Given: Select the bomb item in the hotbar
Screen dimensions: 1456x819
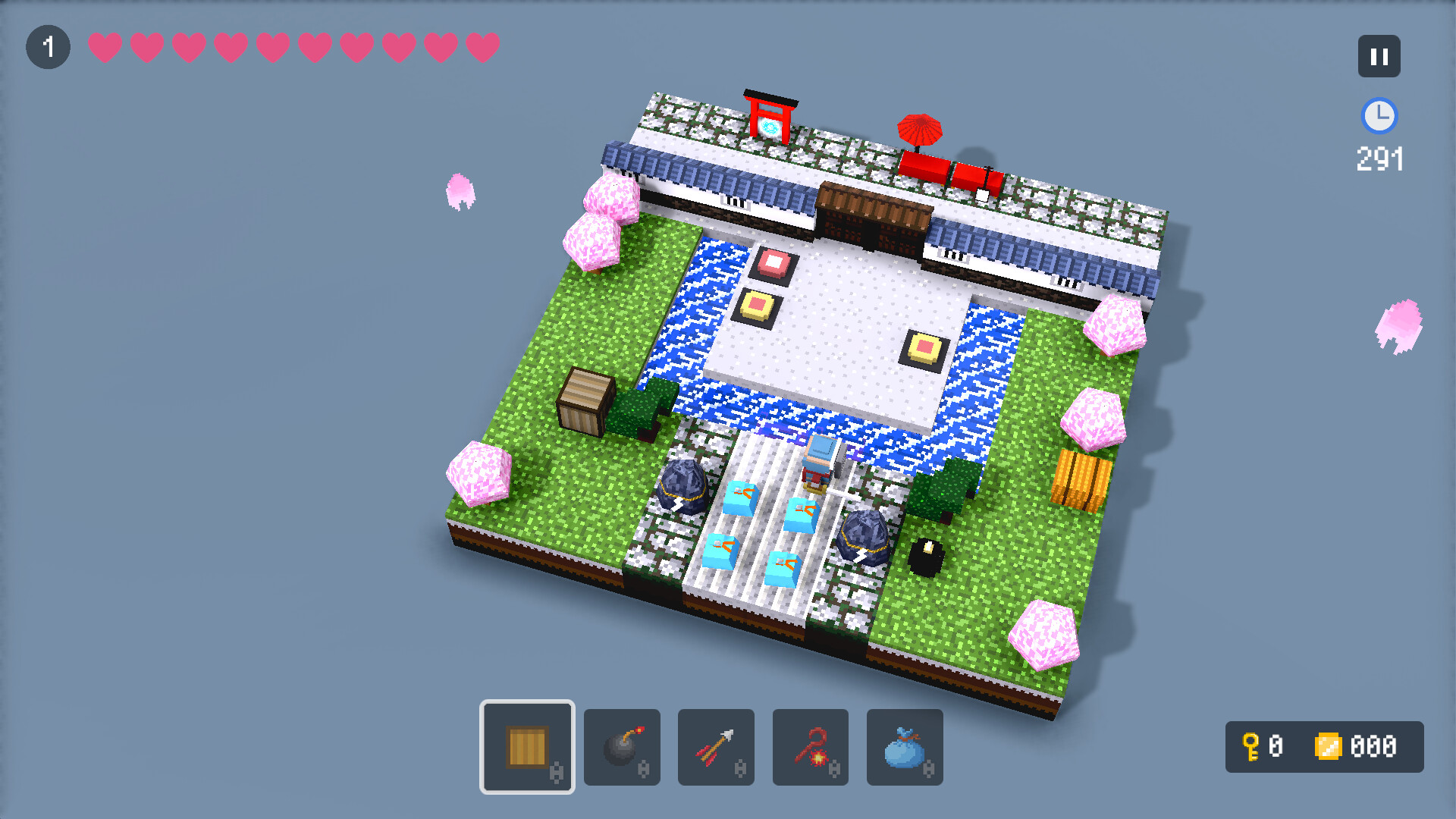Looking at the screenshot, I should point(622,747).
